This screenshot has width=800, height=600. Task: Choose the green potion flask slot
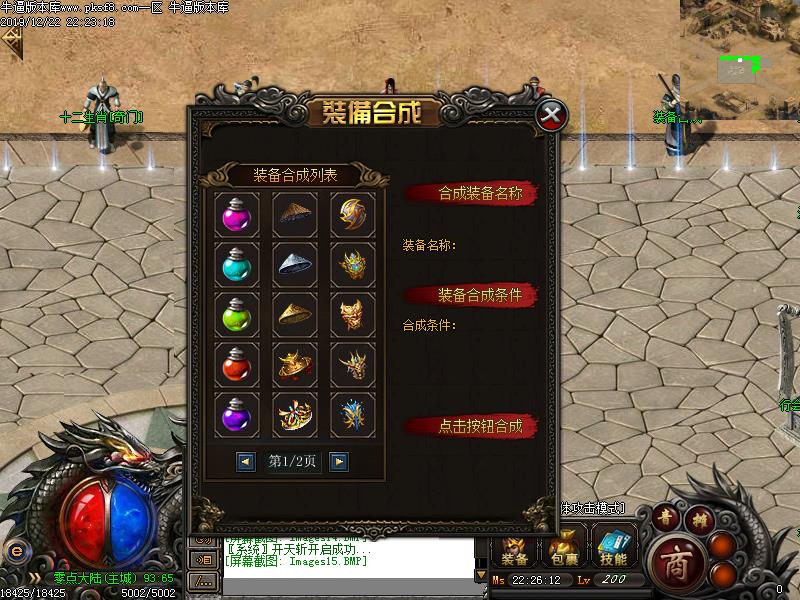[x=237, y=314]
